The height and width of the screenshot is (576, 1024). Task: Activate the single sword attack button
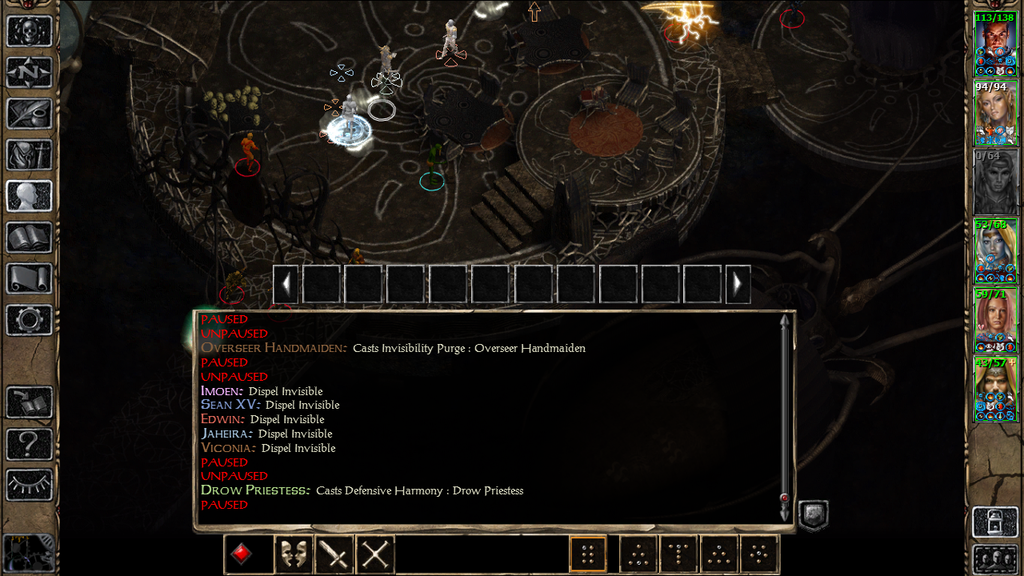tap(333, 554)
